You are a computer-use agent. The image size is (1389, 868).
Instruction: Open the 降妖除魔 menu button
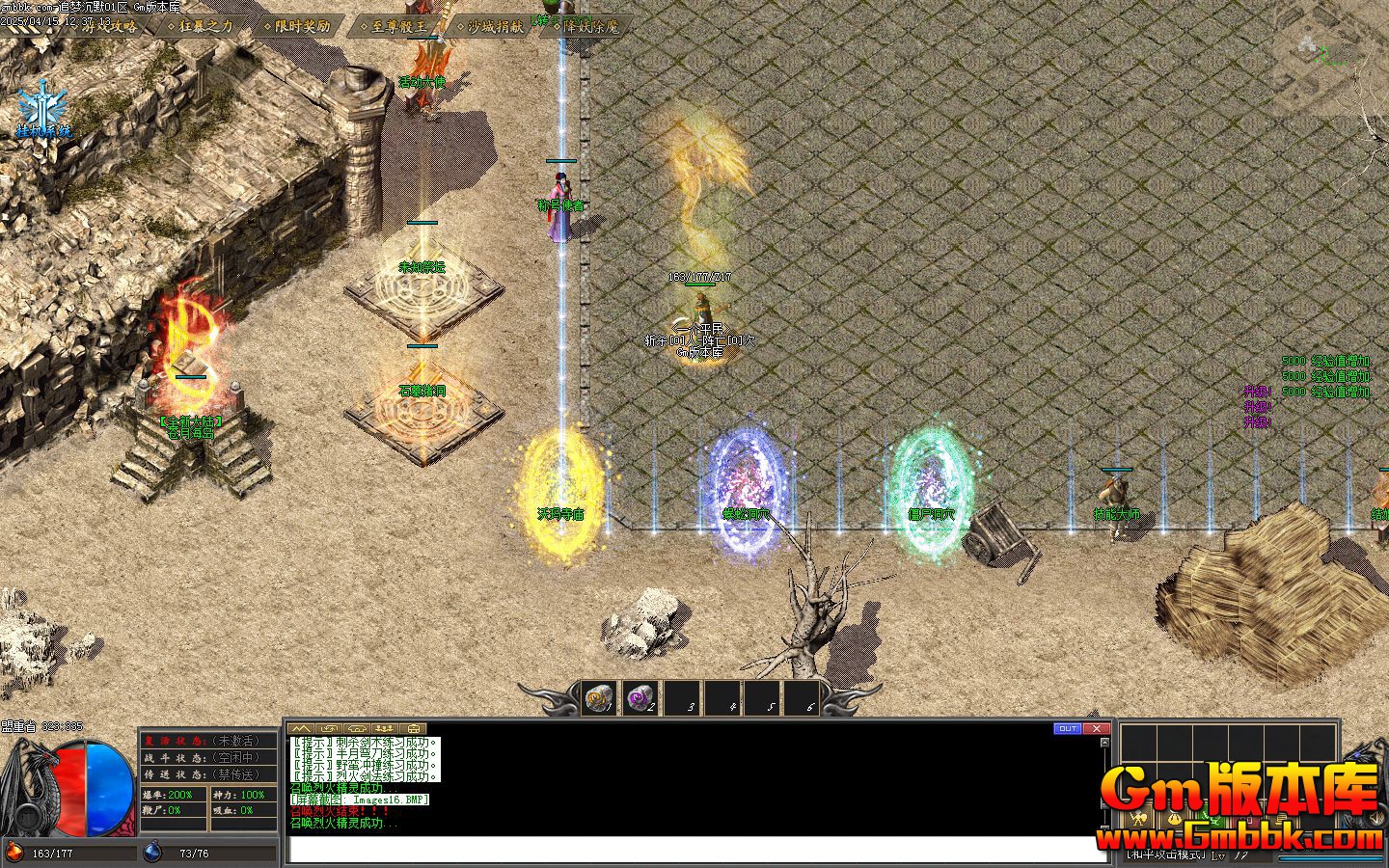point(590,26)
